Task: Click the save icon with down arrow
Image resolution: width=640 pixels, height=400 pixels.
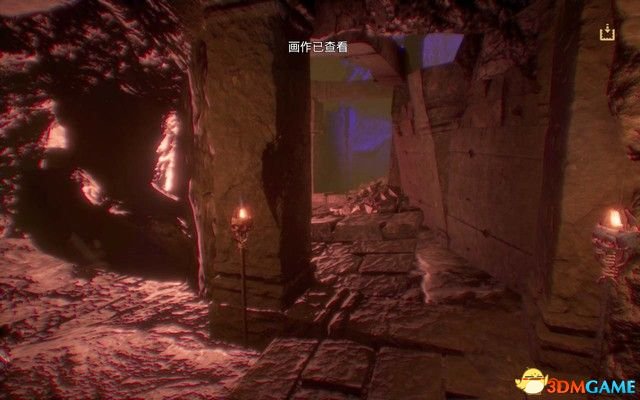Action: [606, 33]
